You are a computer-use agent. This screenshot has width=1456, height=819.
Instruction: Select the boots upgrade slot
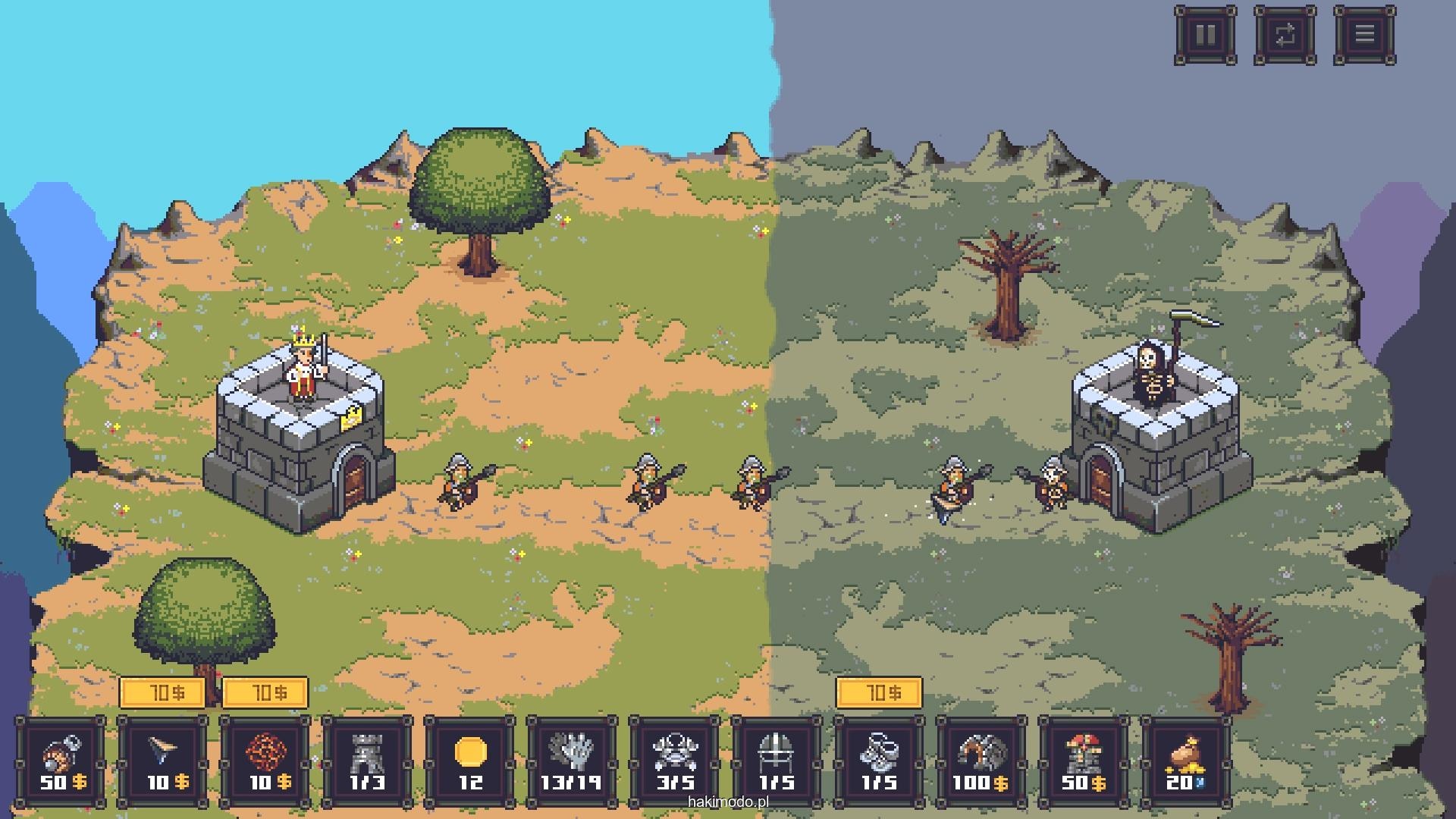[x=879, y=762]
